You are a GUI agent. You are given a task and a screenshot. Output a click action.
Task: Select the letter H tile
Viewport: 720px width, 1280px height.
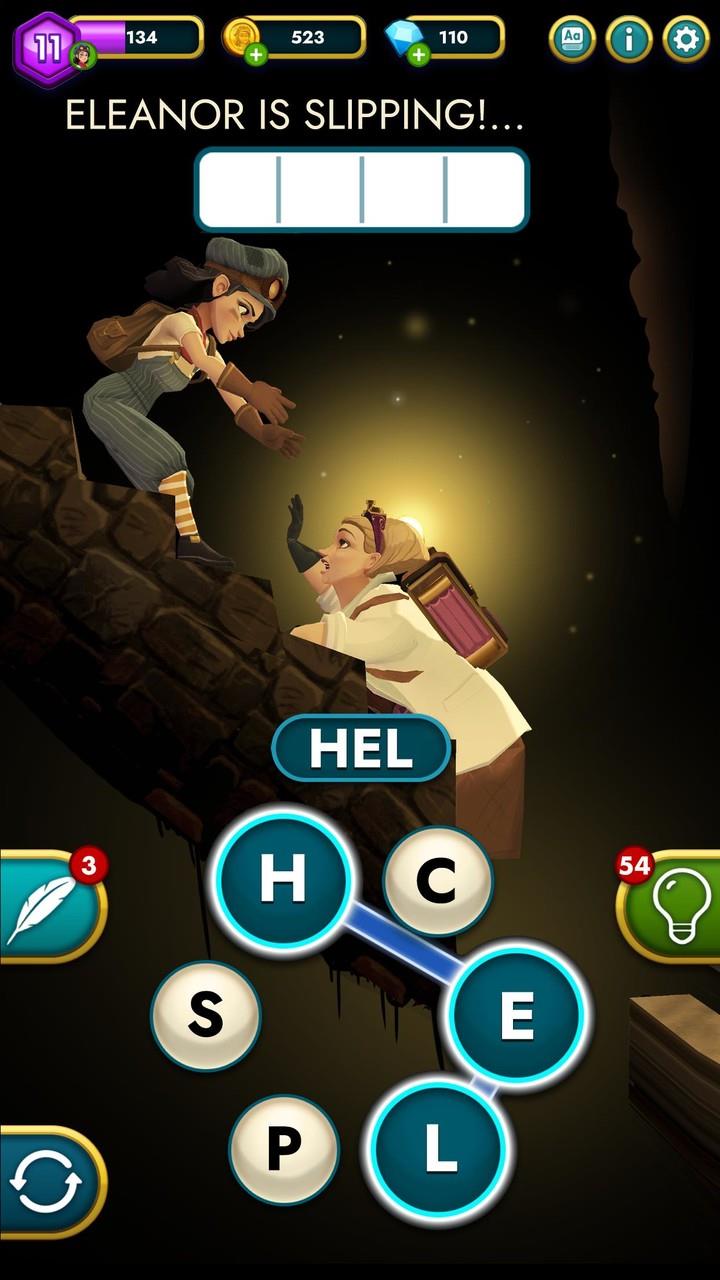pyautogui.click(x=284, y=879)
